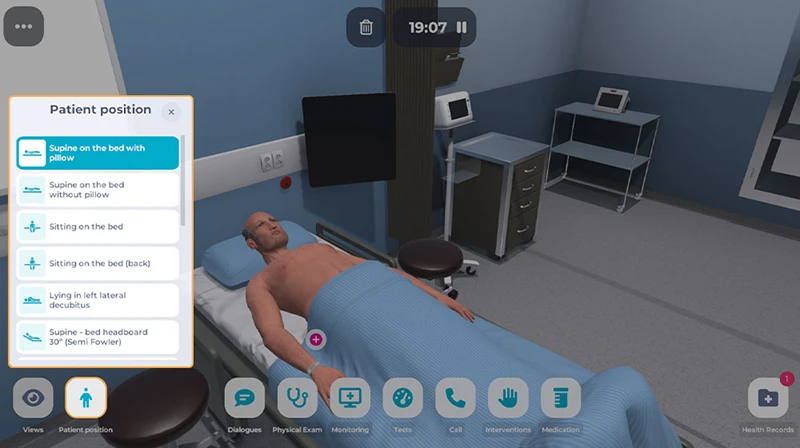Pause the simulation timer
This screenshot has height=448, width=800.
pyautogui.click(x=461, y=27)
